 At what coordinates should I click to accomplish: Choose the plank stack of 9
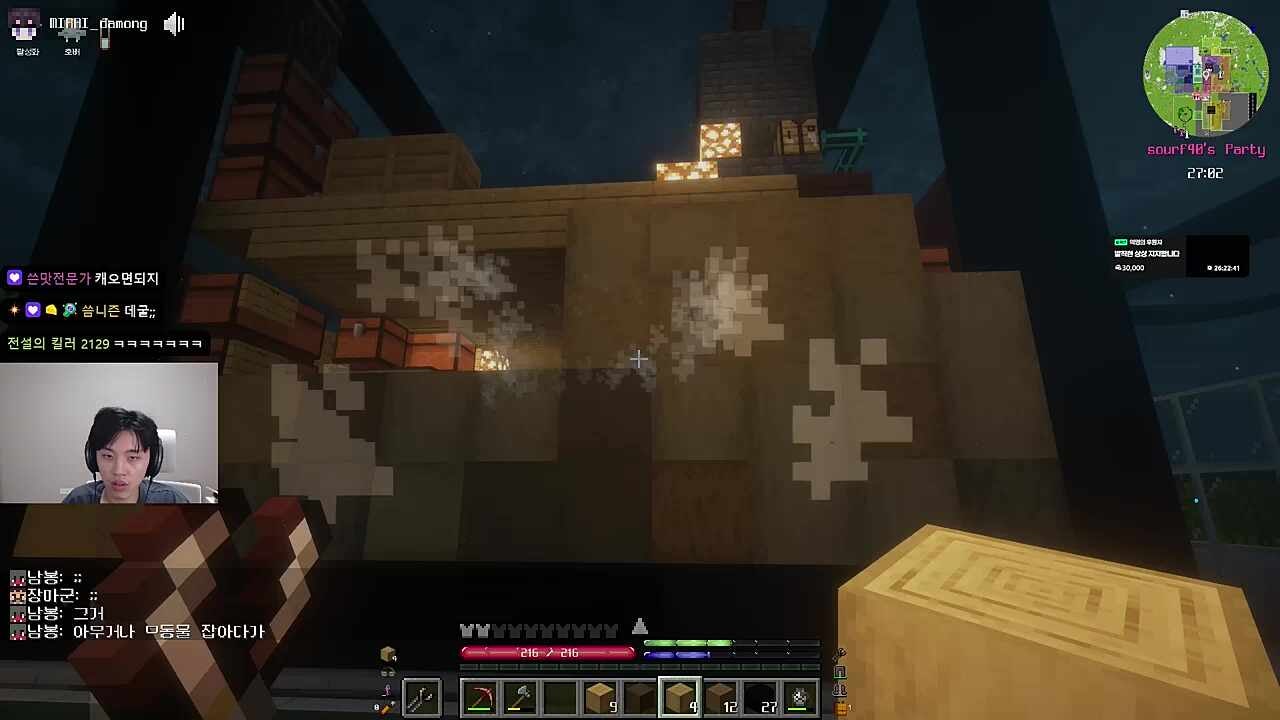pyautogui.click(x=600, y=697)
